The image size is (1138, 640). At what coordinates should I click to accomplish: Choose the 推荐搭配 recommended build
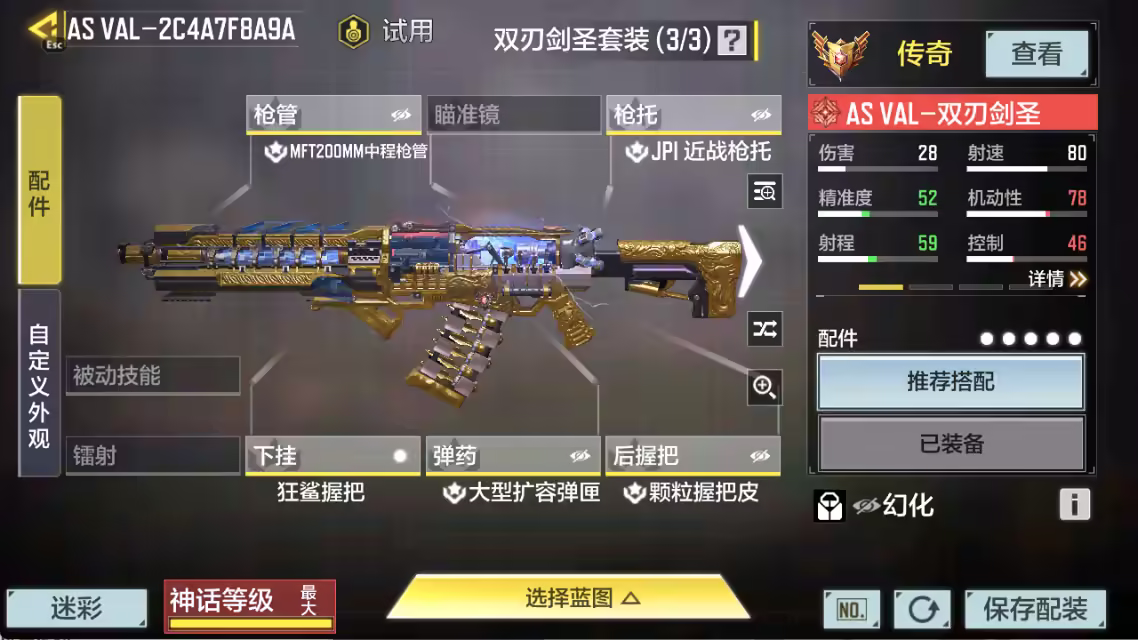(951, 382)
